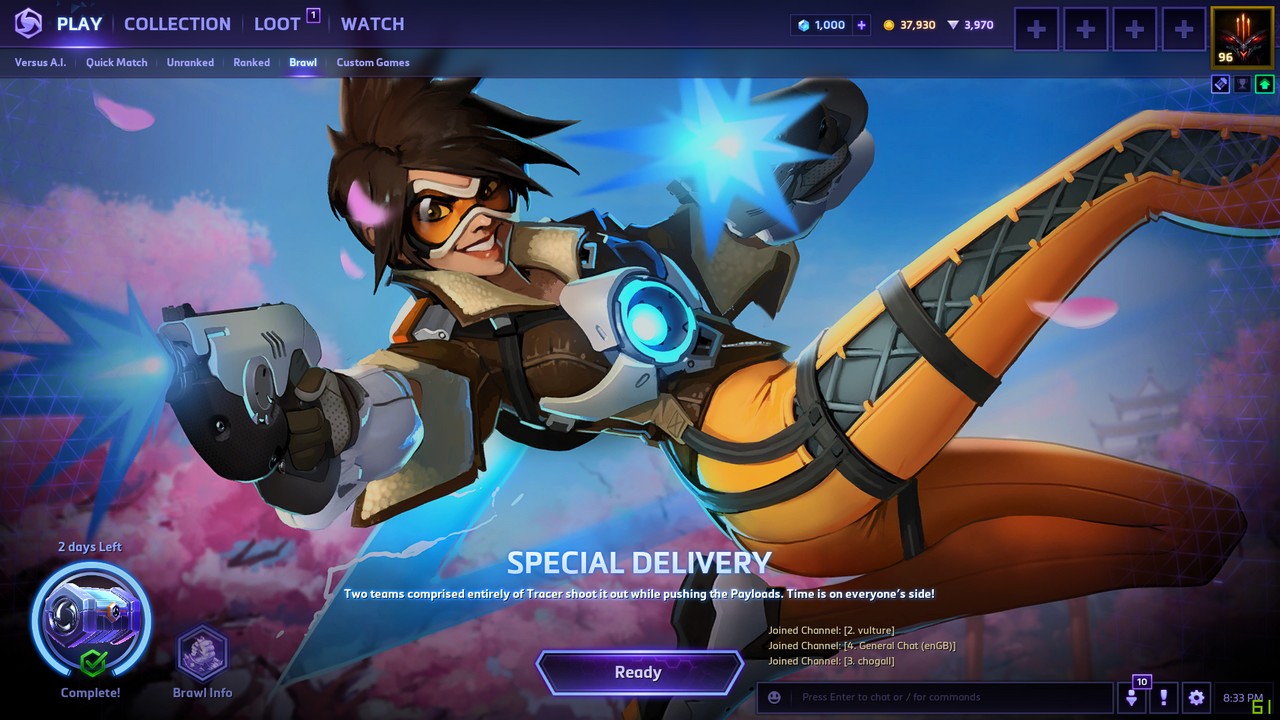Screen dimensions: 1280x720
Task: Open the settings gear menu
Action: (1196, 697)
